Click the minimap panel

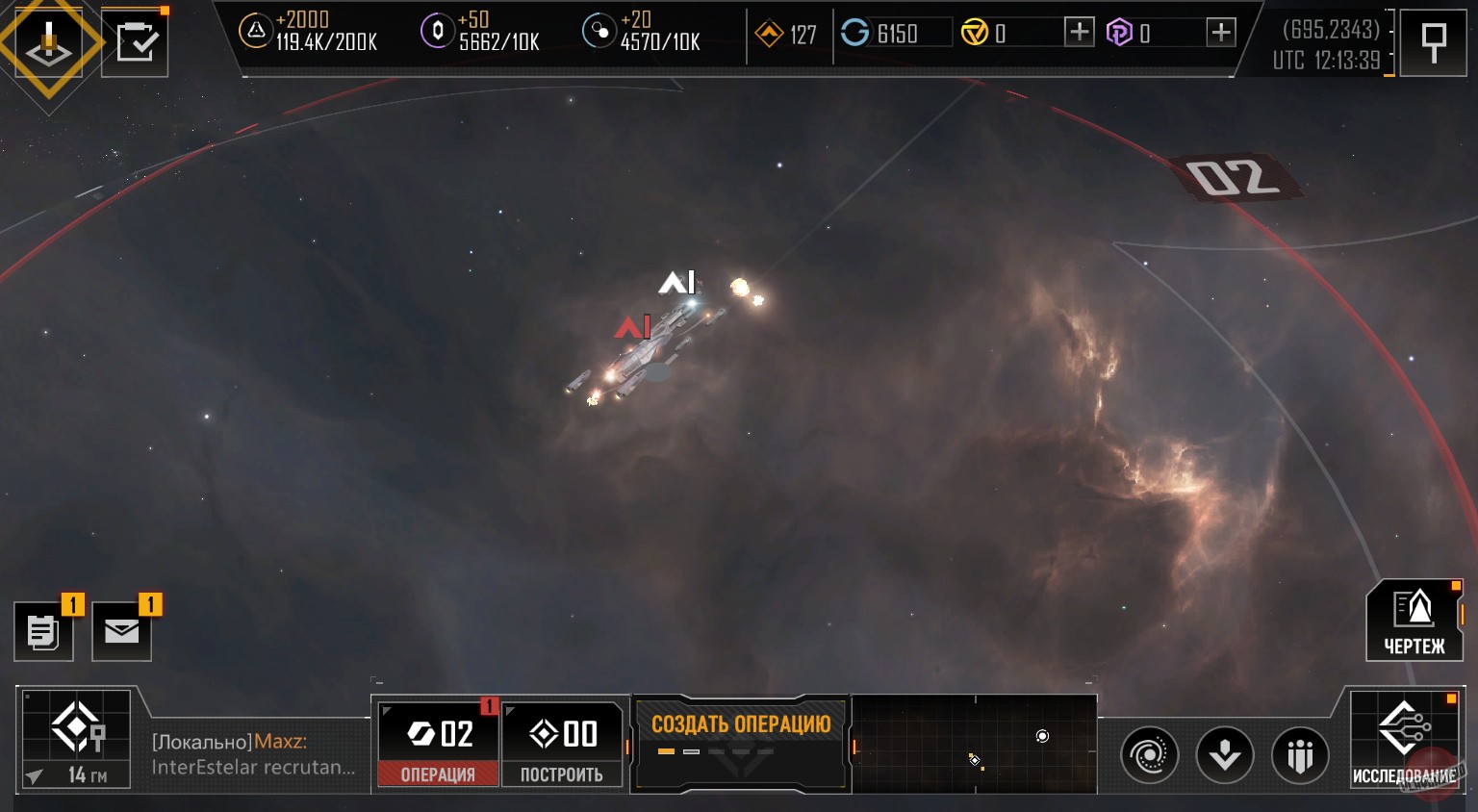point(974,744)
